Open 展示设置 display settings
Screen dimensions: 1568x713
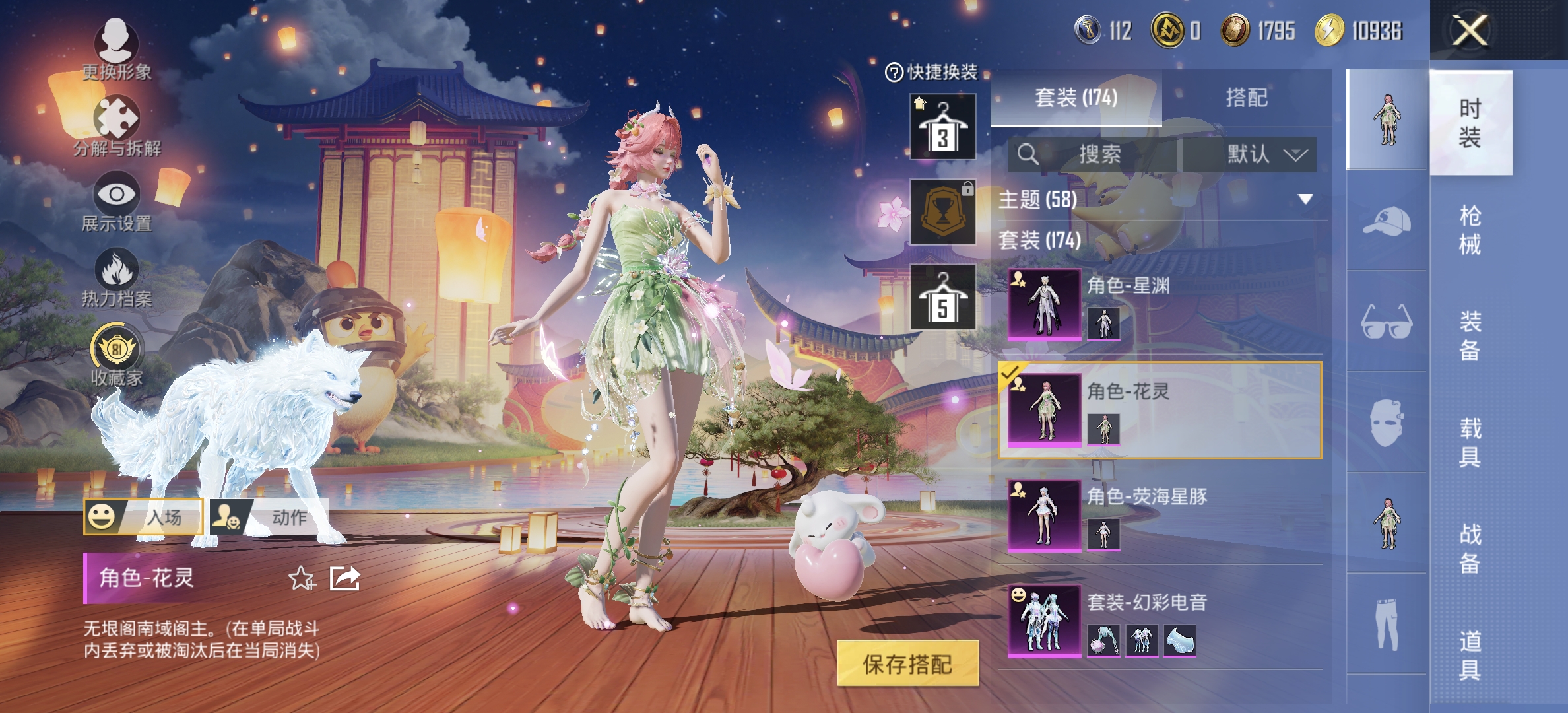tap(116, 201)
